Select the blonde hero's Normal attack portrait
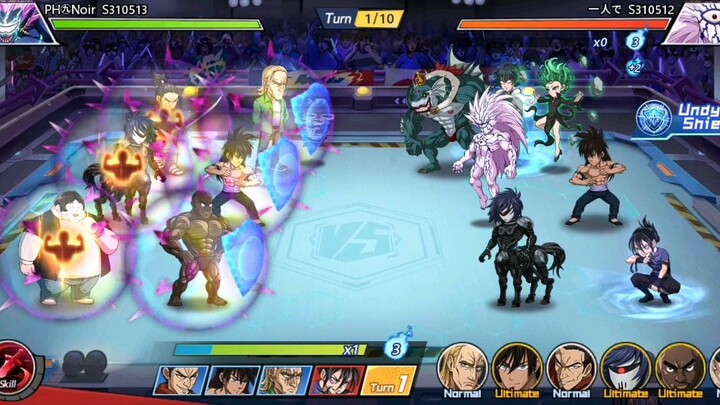720x405 pixels. coord(462,367)
